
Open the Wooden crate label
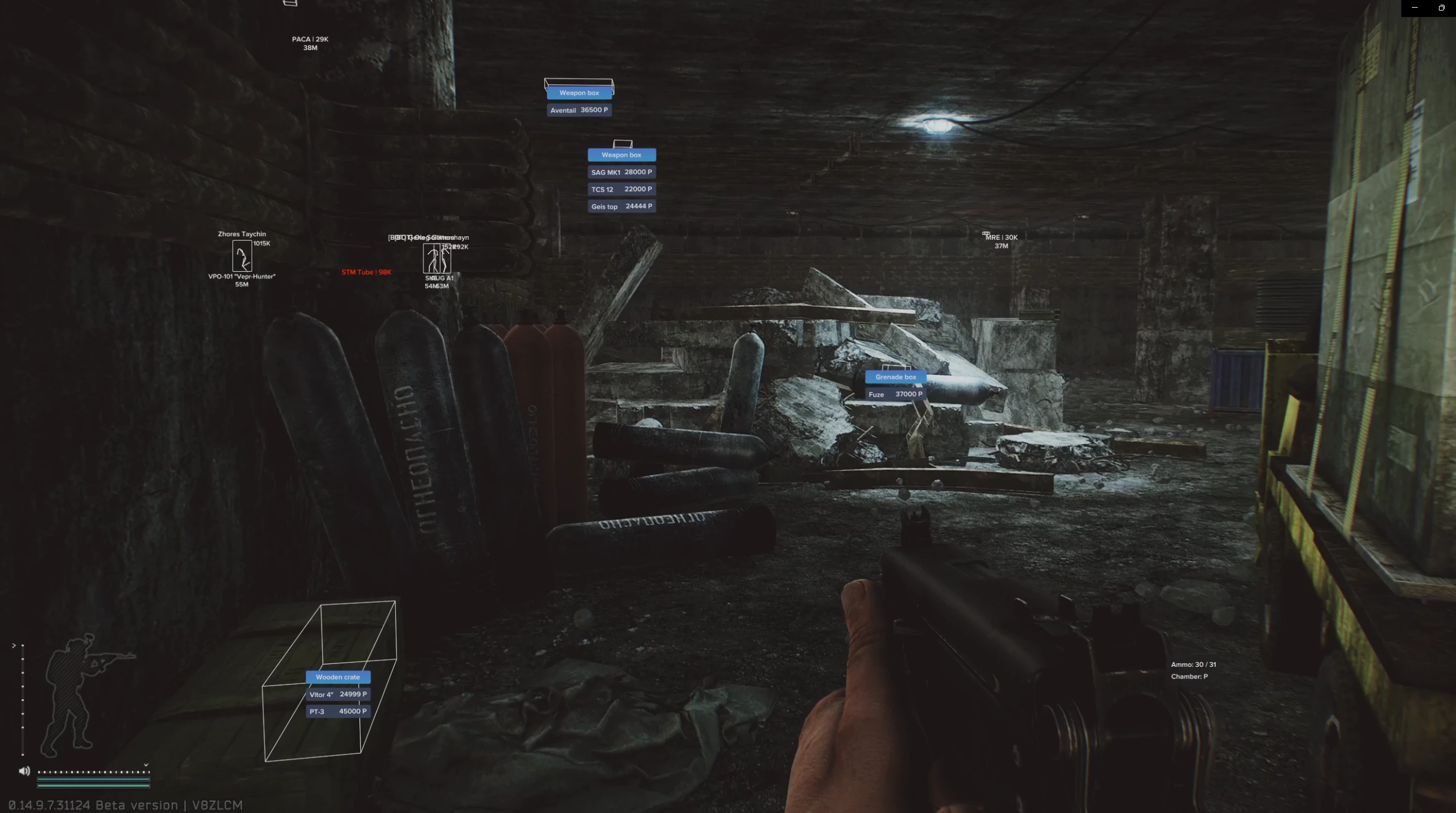pyautogui.click(x=337, y=677)
